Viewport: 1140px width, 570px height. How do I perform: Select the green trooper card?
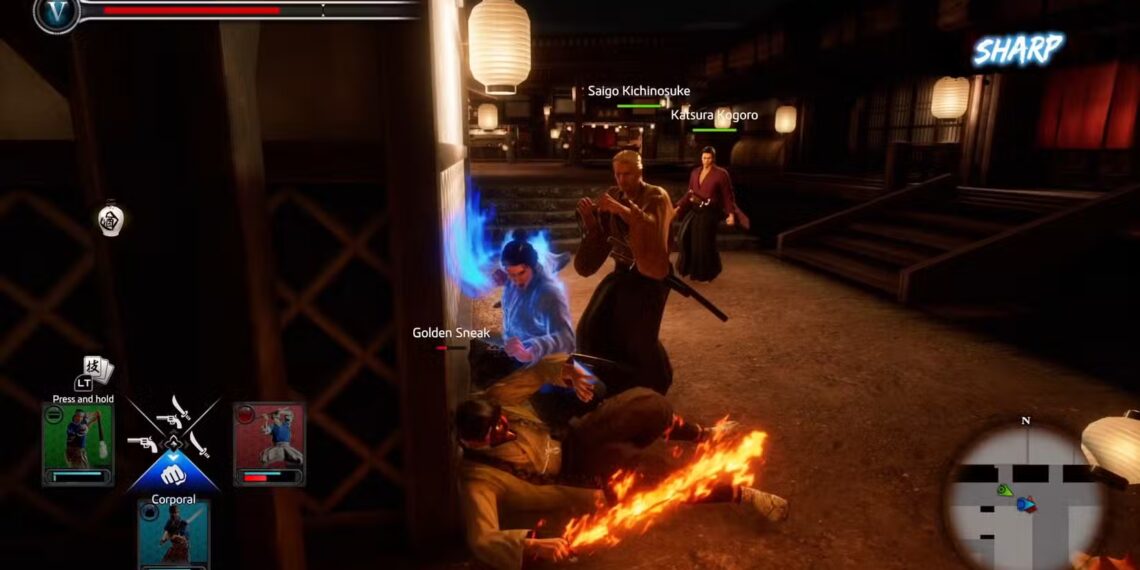click(x=78, y=444)
